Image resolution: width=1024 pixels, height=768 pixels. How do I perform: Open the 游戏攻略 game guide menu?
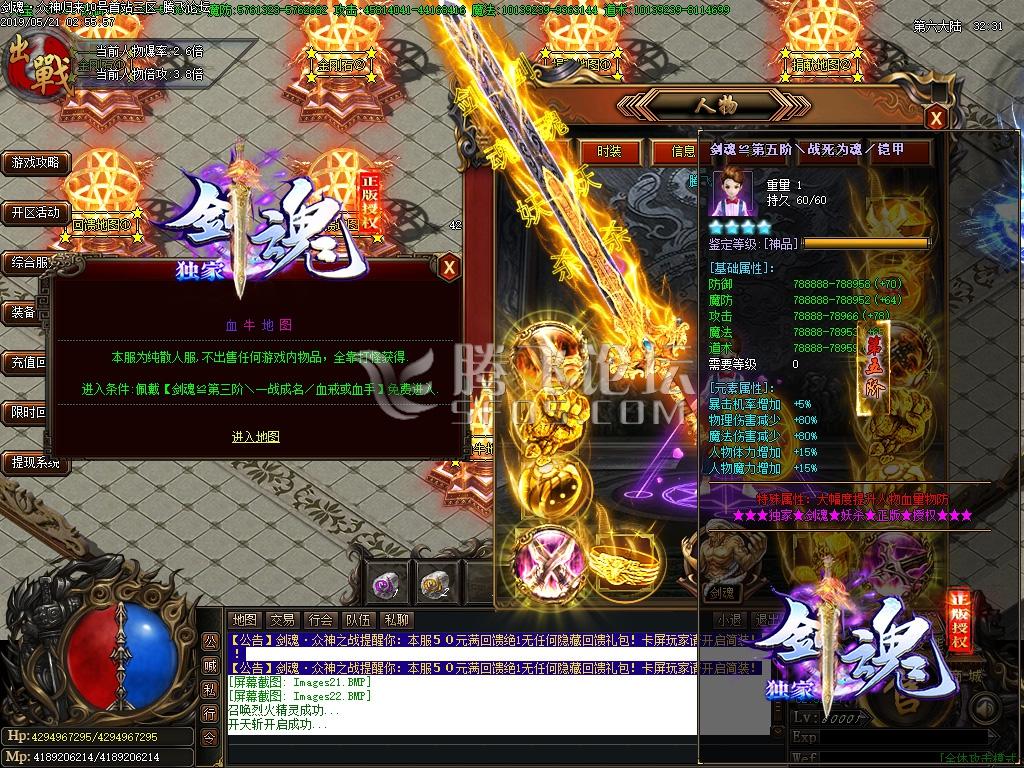pos(36,162)
